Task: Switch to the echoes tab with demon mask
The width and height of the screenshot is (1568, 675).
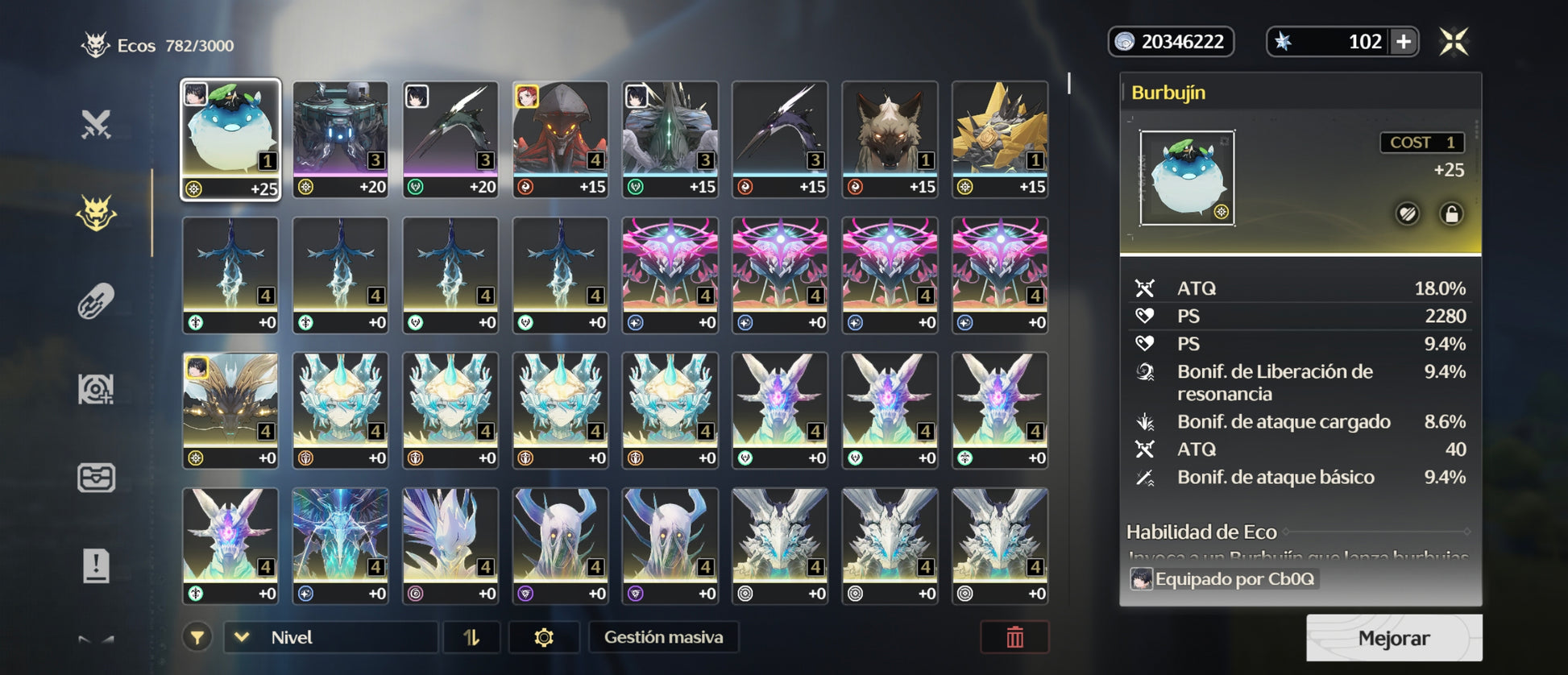Action: (96, 213)
